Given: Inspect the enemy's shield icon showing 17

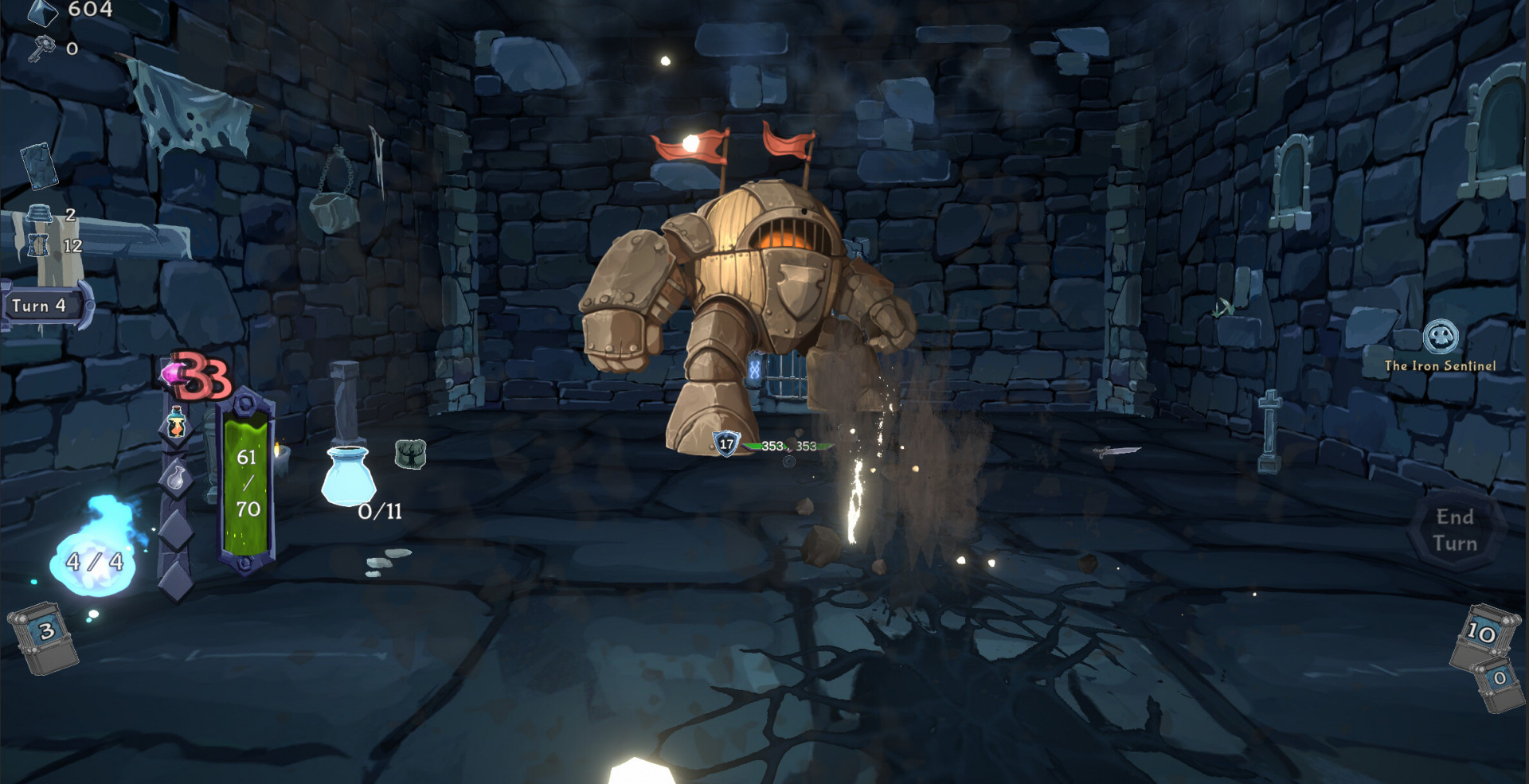Looking at the screenshot, I should pyautogui.click(x=725, y=444).
